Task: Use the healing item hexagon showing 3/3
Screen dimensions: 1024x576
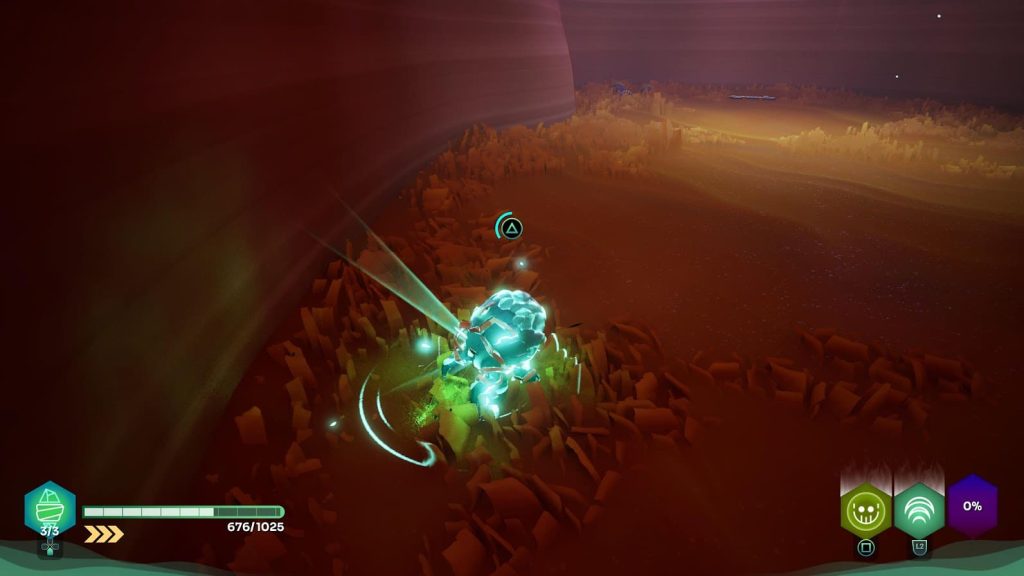Action: [x=50, y=508]
